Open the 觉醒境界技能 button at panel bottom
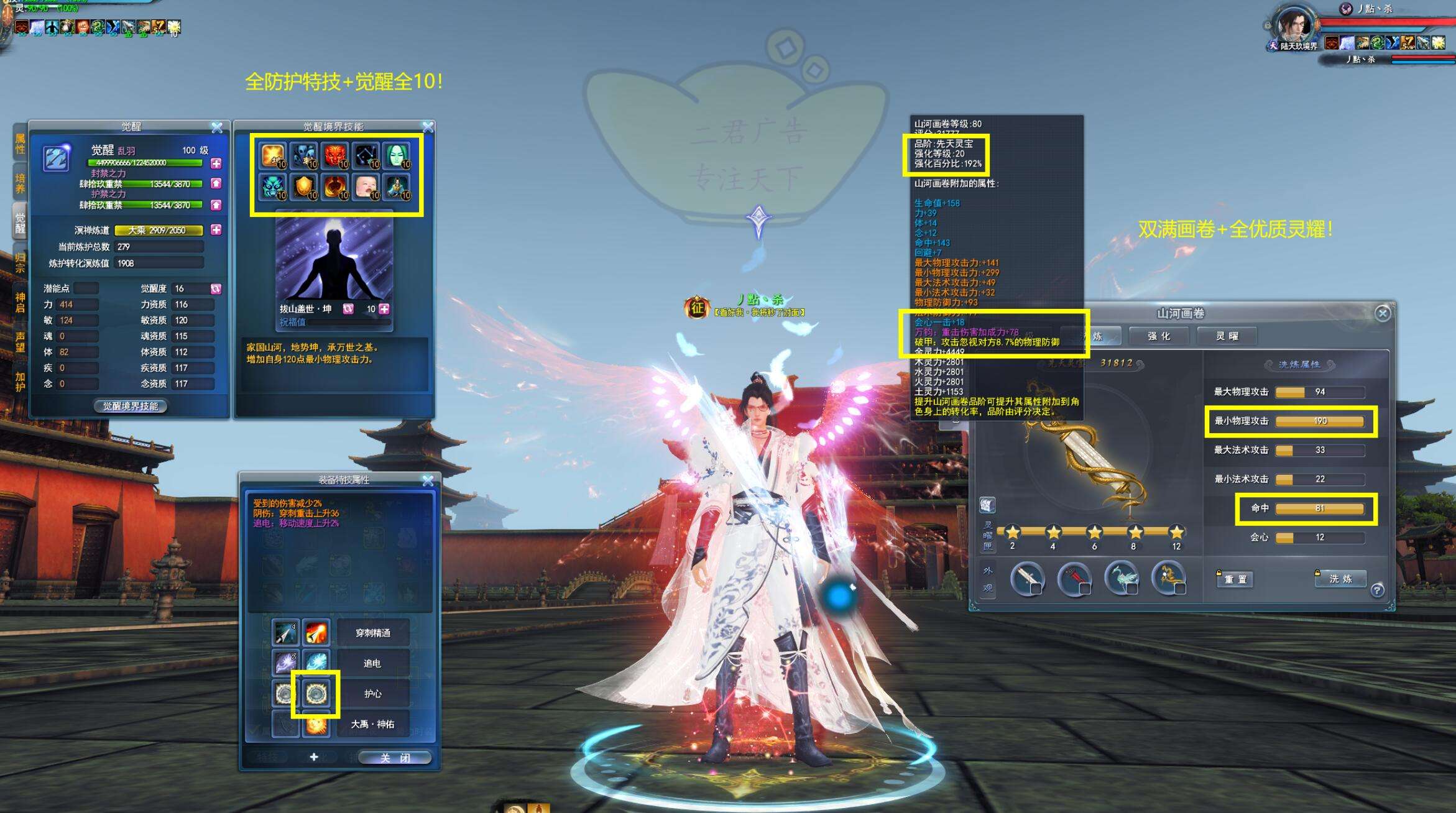This screenshot has width=1456, height=813. click(x=131, y=406)
